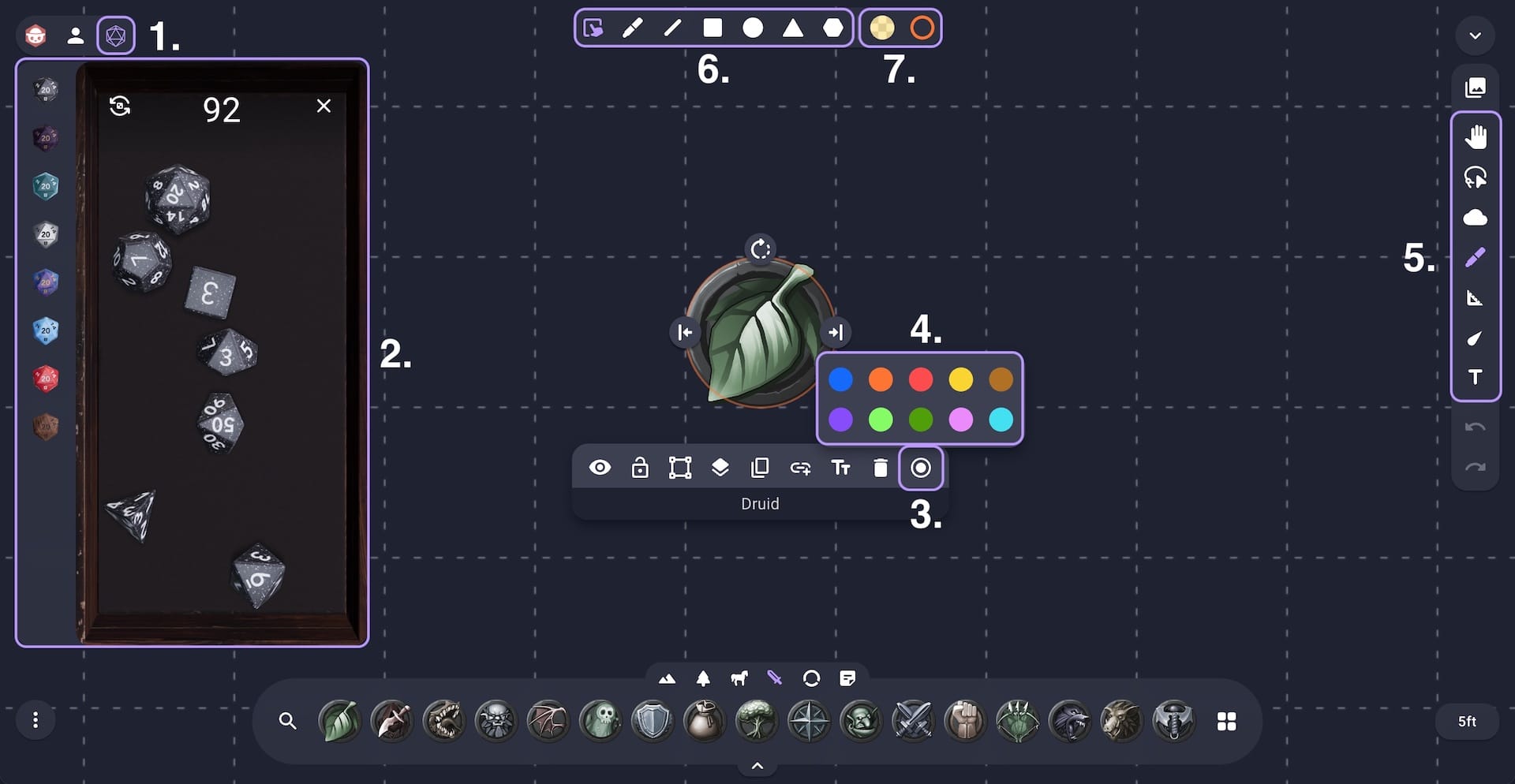Expand the hidden toolbar options at top right
Viewport: 1515px width, 784px height.
pos(1475,35)
